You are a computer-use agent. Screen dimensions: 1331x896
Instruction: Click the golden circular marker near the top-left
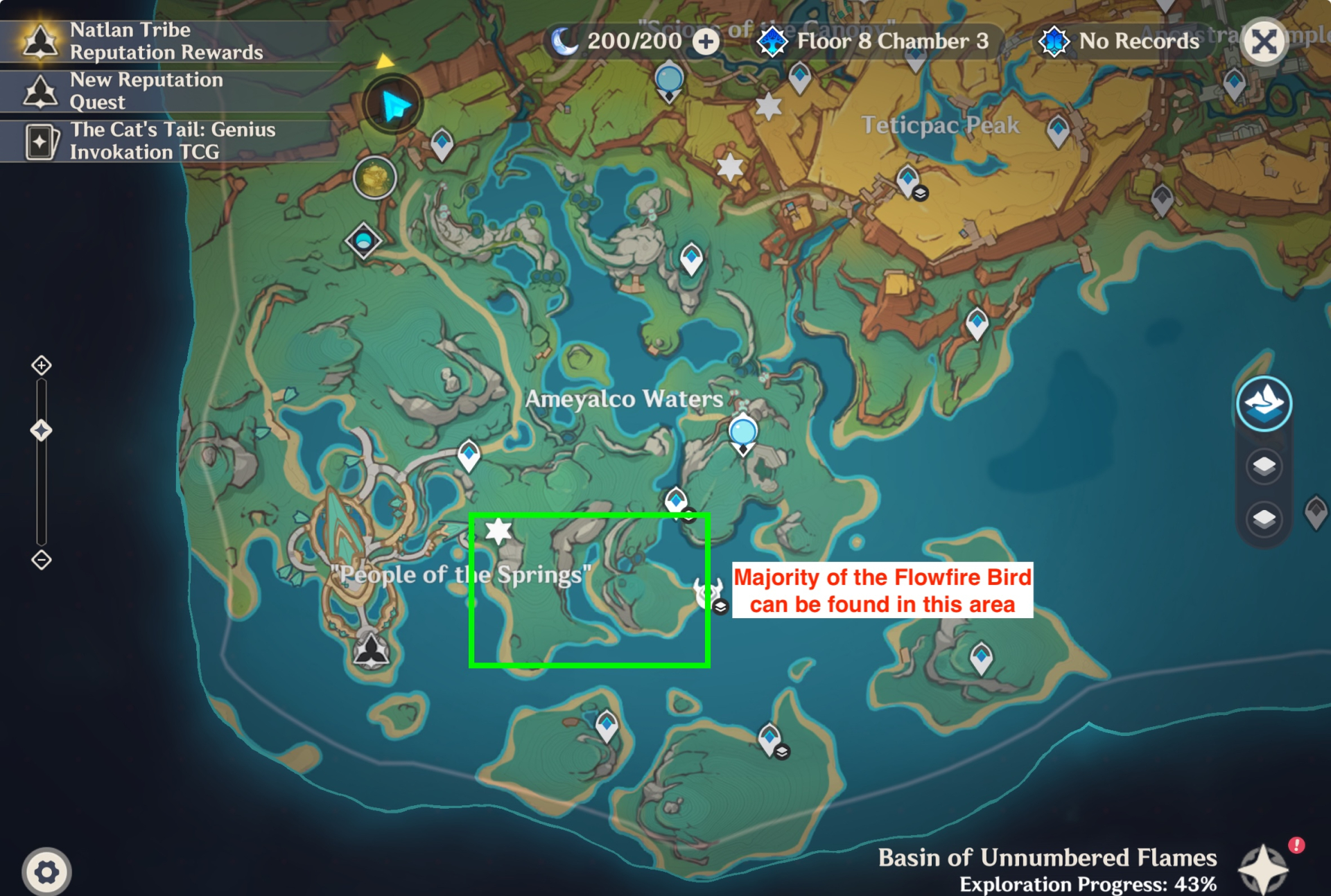(374, 179)
